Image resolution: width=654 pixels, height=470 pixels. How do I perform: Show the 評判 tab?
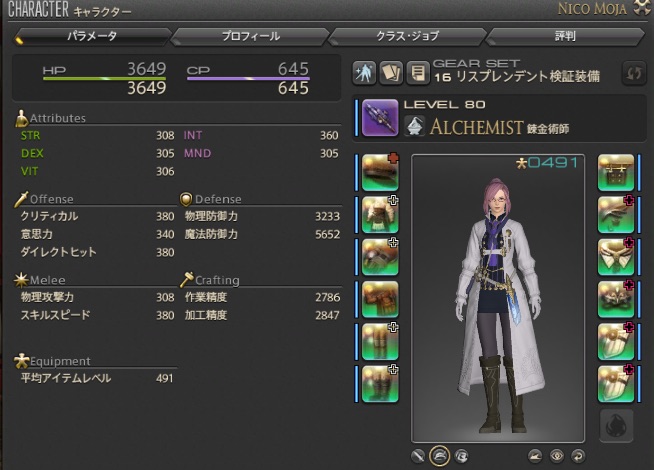coord(563,37)
